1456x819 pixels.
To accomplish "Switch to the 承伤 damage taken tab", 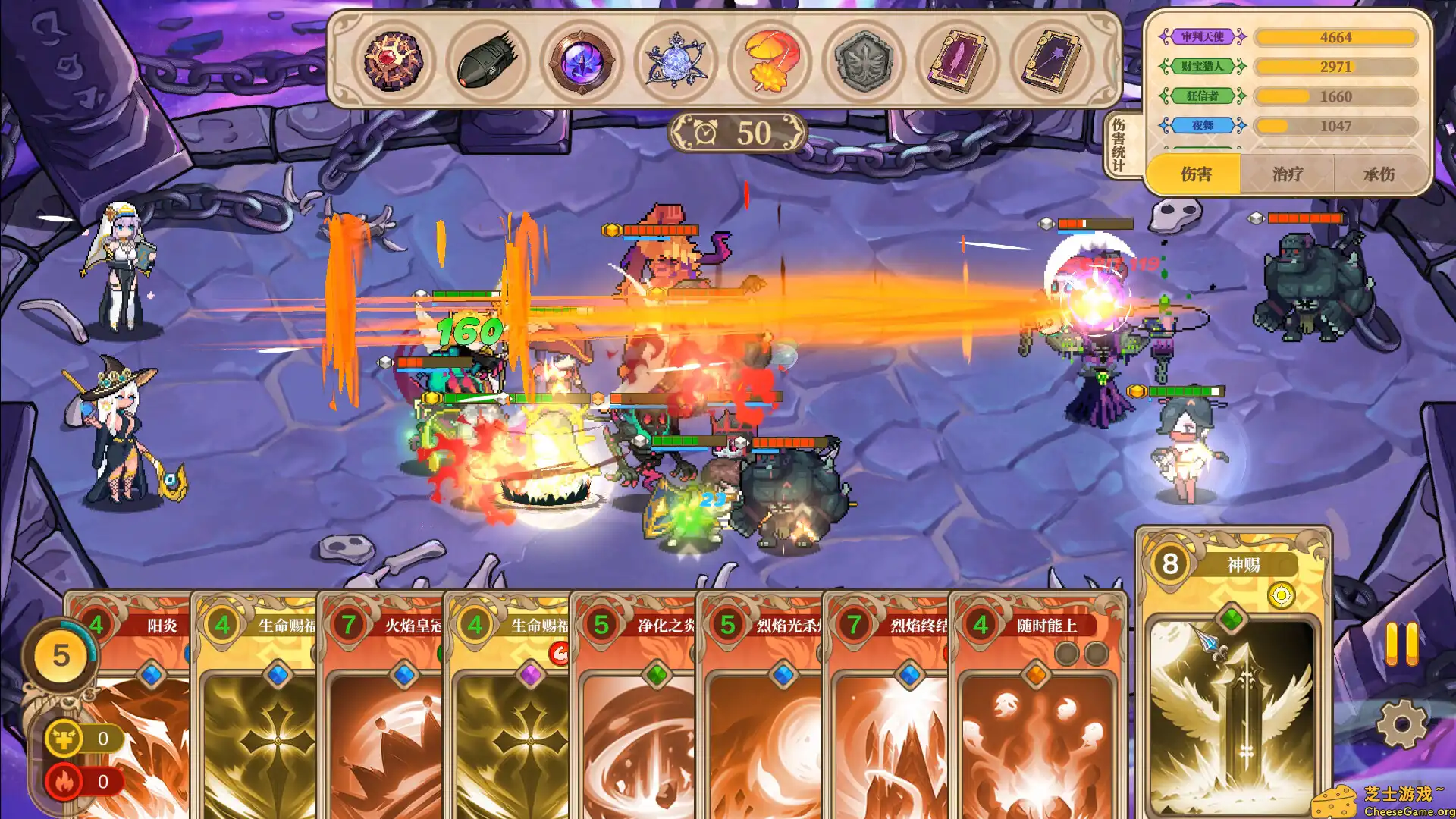I will [x=1379, y=174].
